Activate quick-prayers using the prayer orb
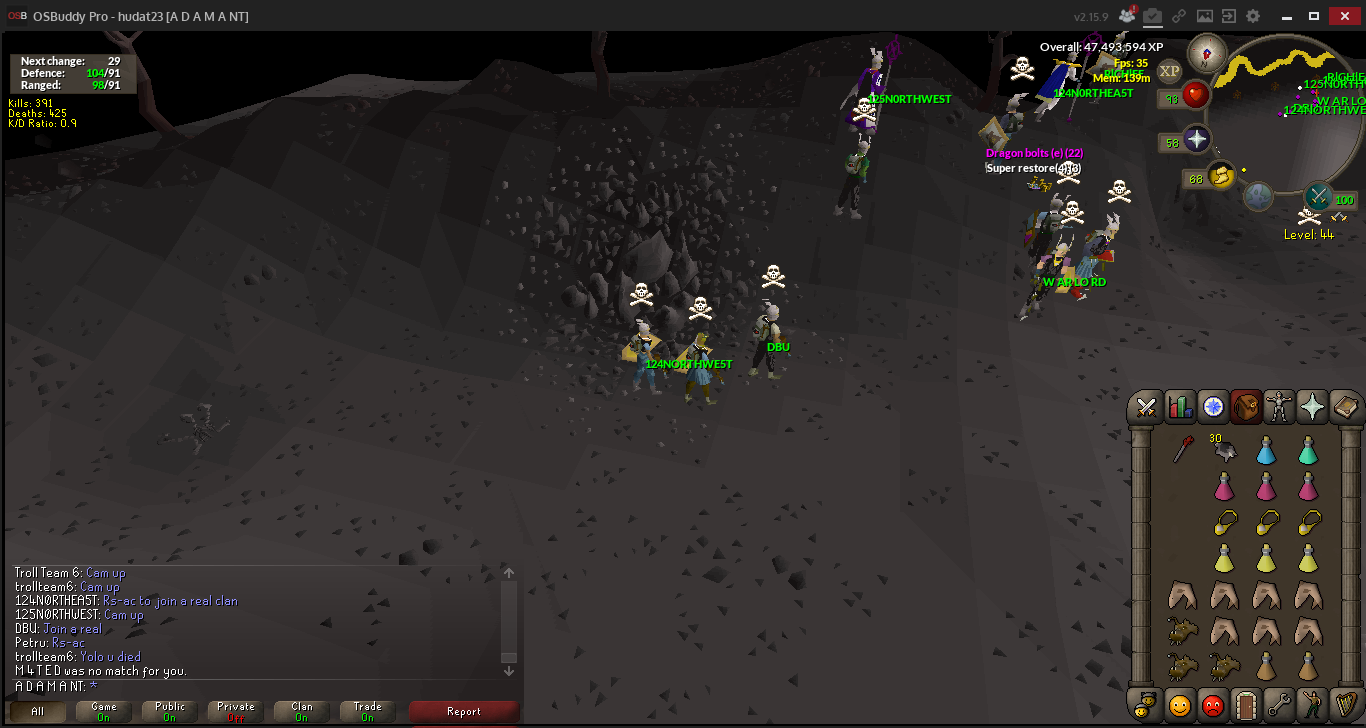 point(1197,139)
